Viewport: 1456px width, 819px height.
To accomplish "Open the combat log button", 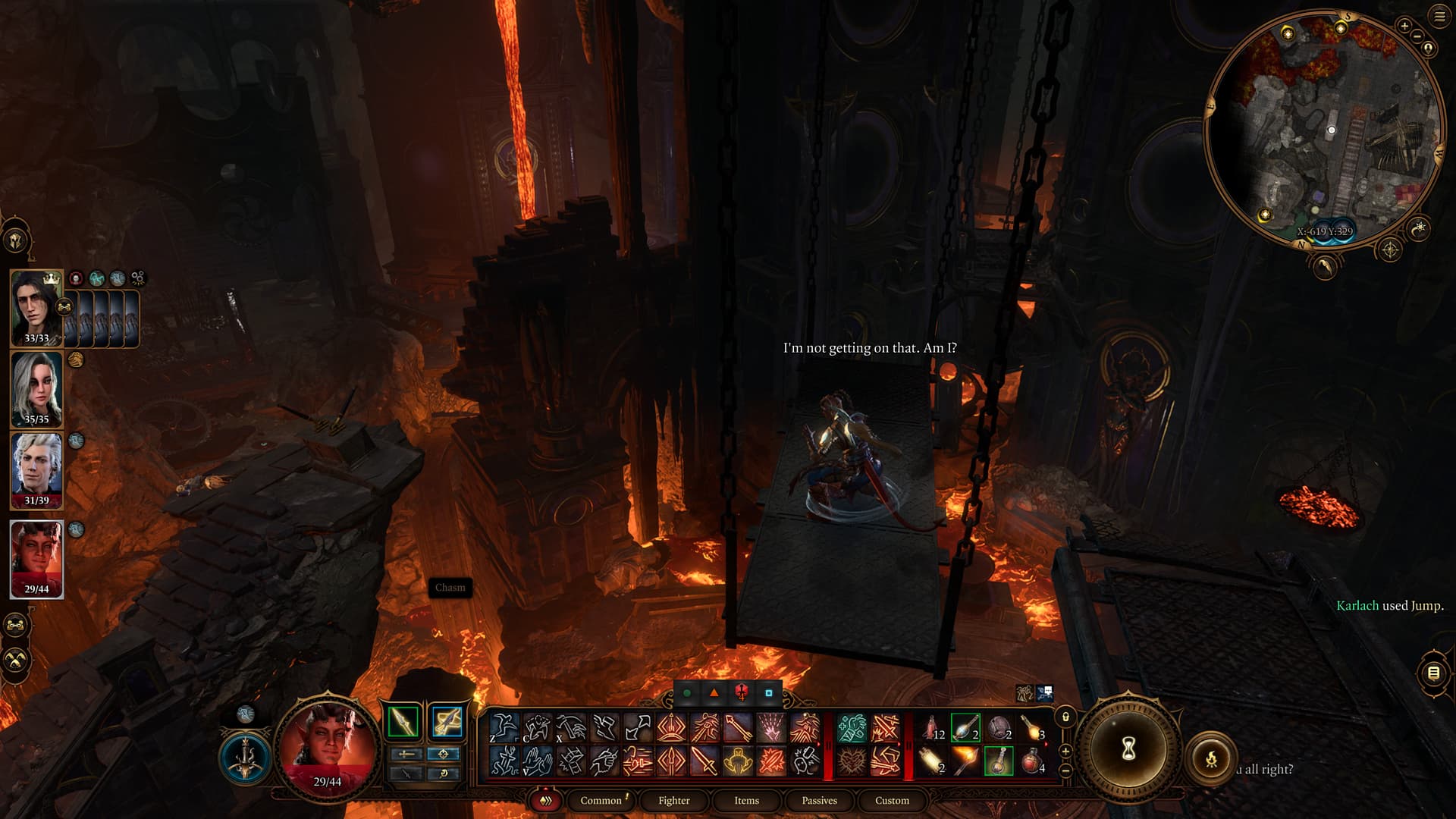I will point(1432,673).
